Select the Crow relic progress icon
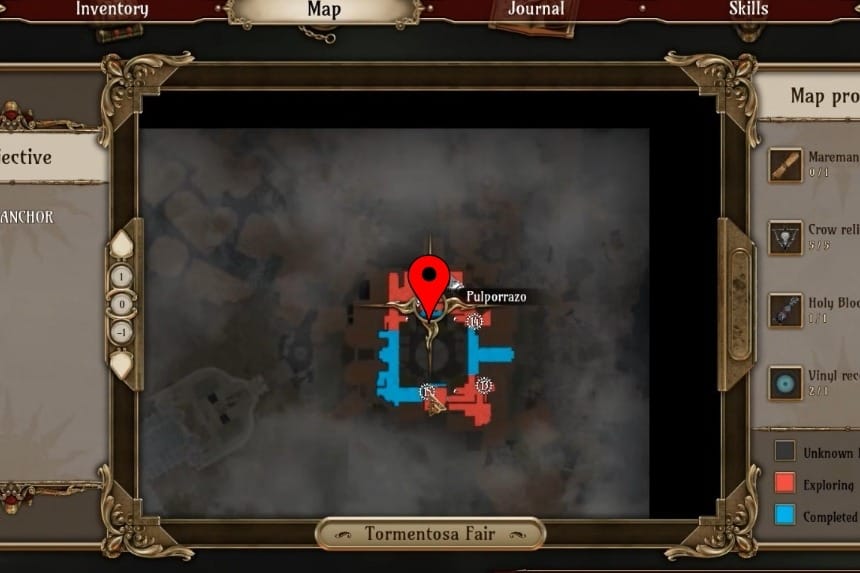860x573 pixels. [x=785, y=237]
